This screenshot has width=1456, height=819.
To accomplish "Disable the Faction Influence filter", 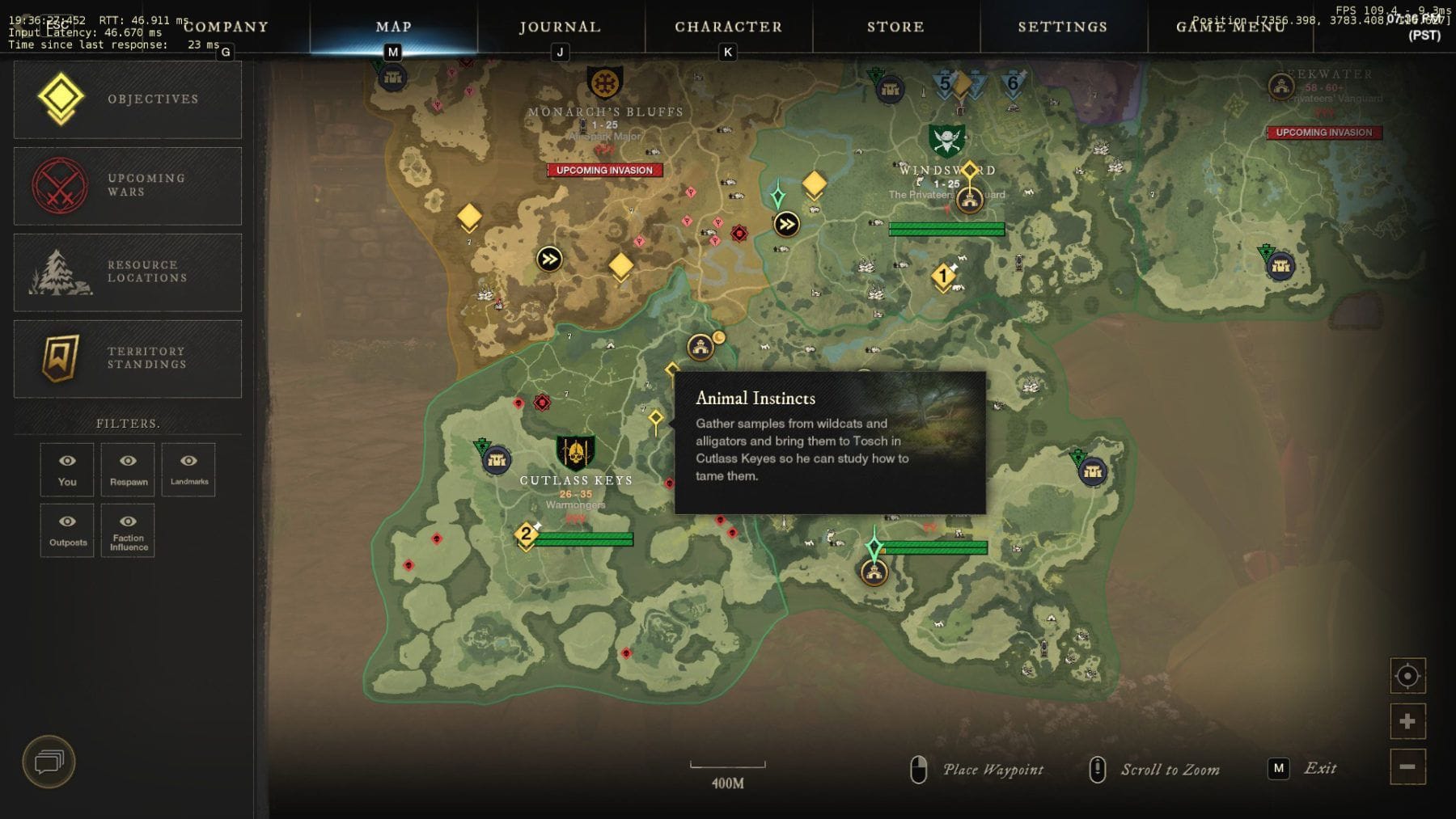I will pos(128,530).
